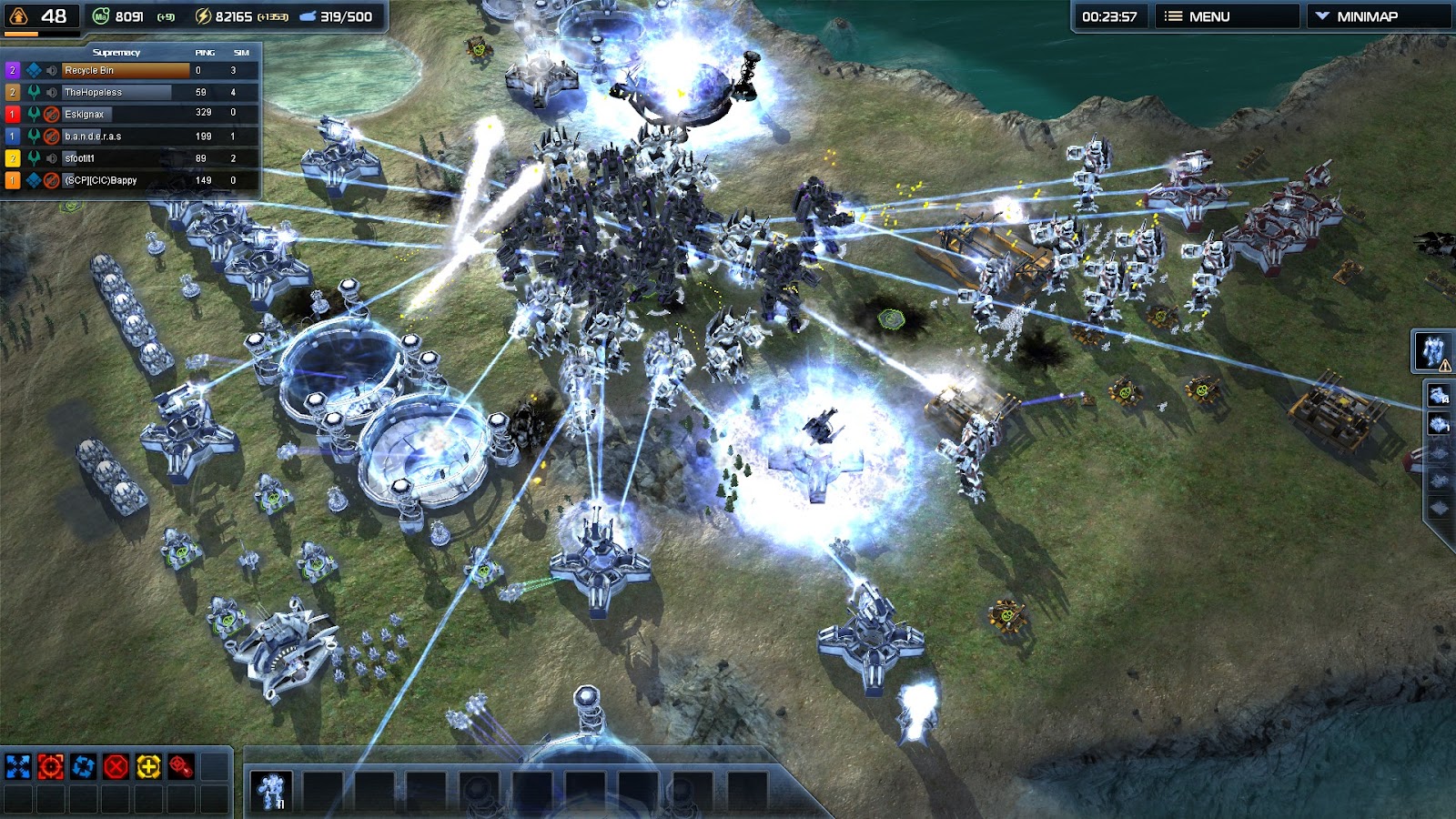The image size is (1456, 819).
Task: Choose the blue circular arrows patrol command
Action: (x=84, y=766)
